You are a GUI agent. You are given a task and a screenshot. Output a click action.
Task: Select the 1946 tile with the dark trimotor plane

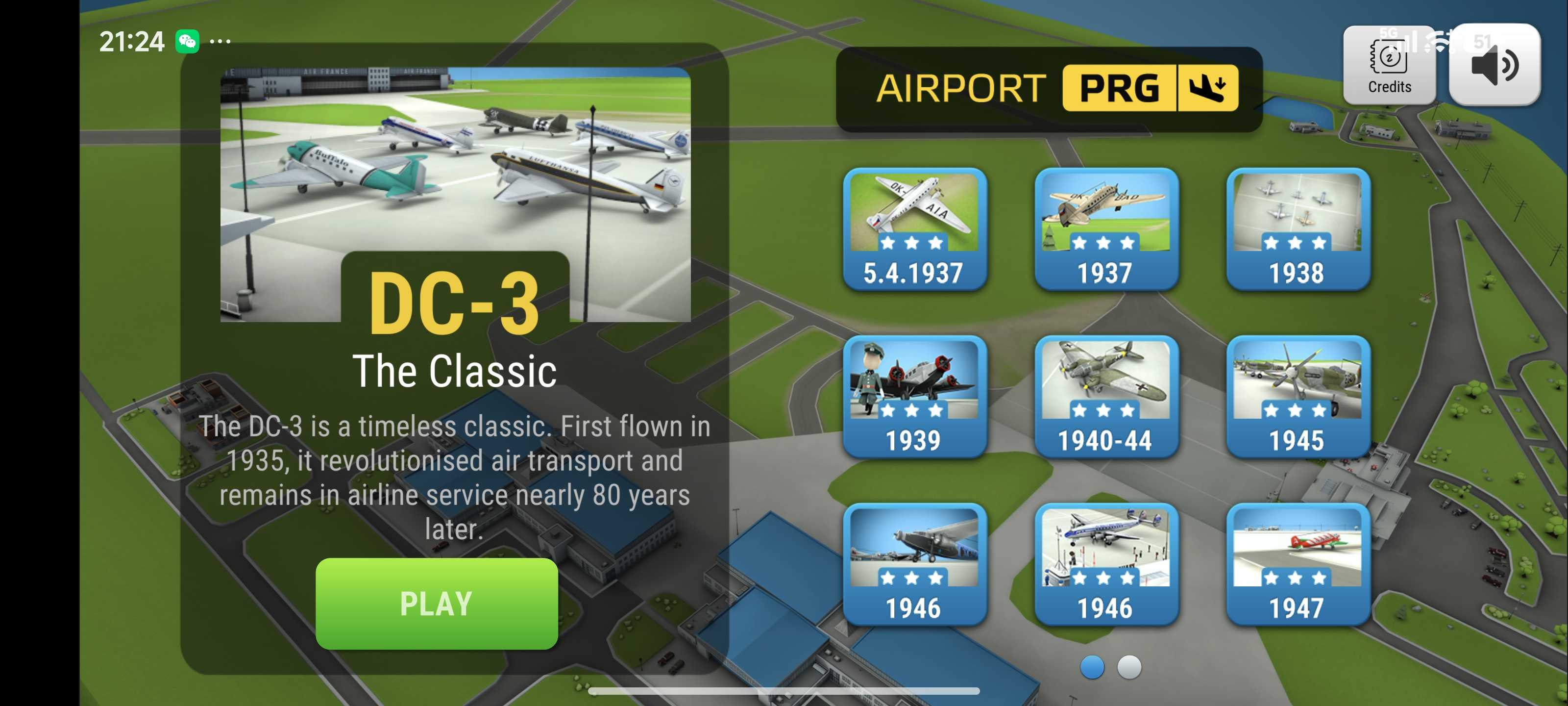[x=914, y=564]
